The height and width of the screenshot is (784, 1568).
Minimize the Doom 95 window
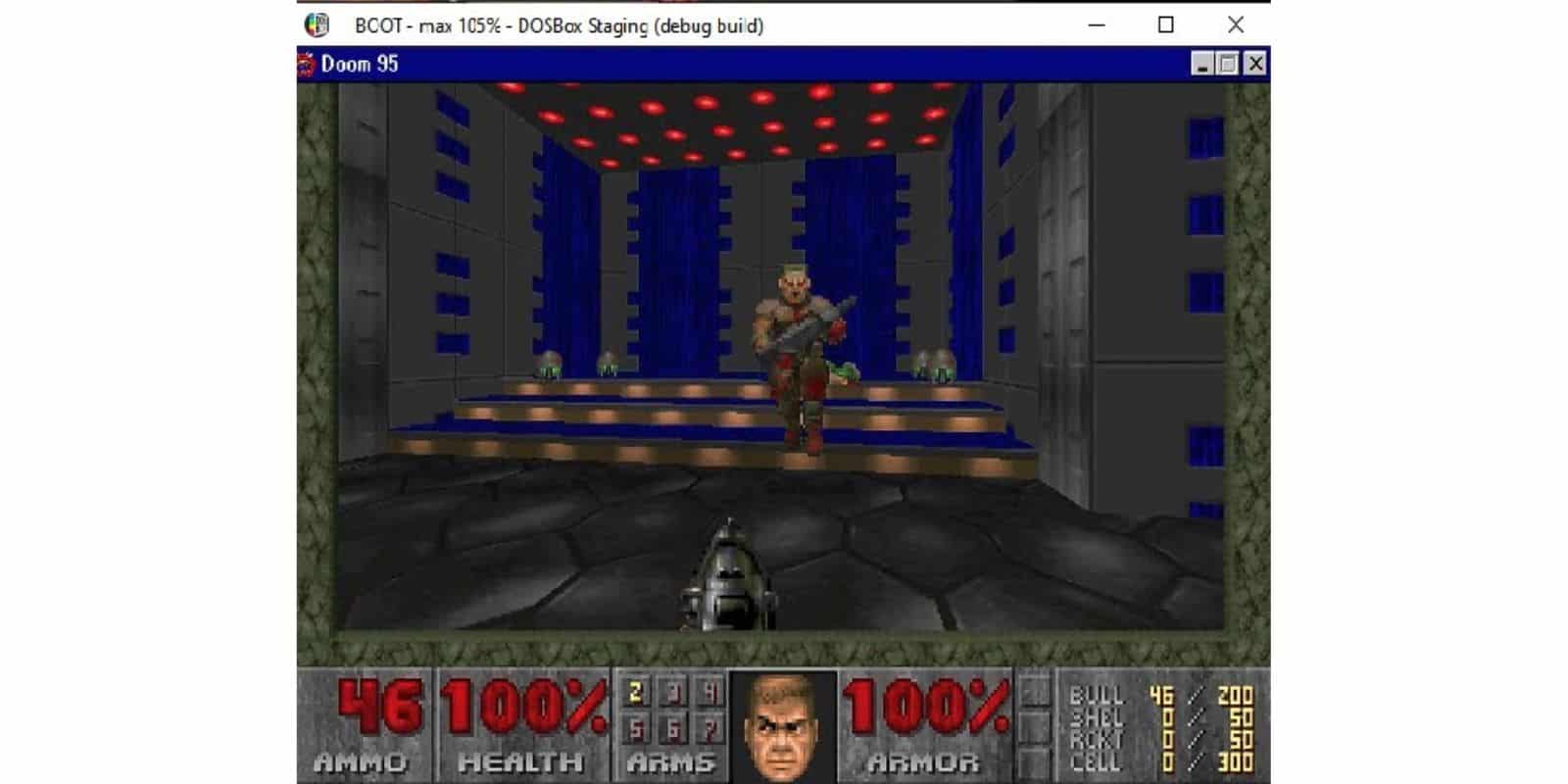(x=1200, y=64)
